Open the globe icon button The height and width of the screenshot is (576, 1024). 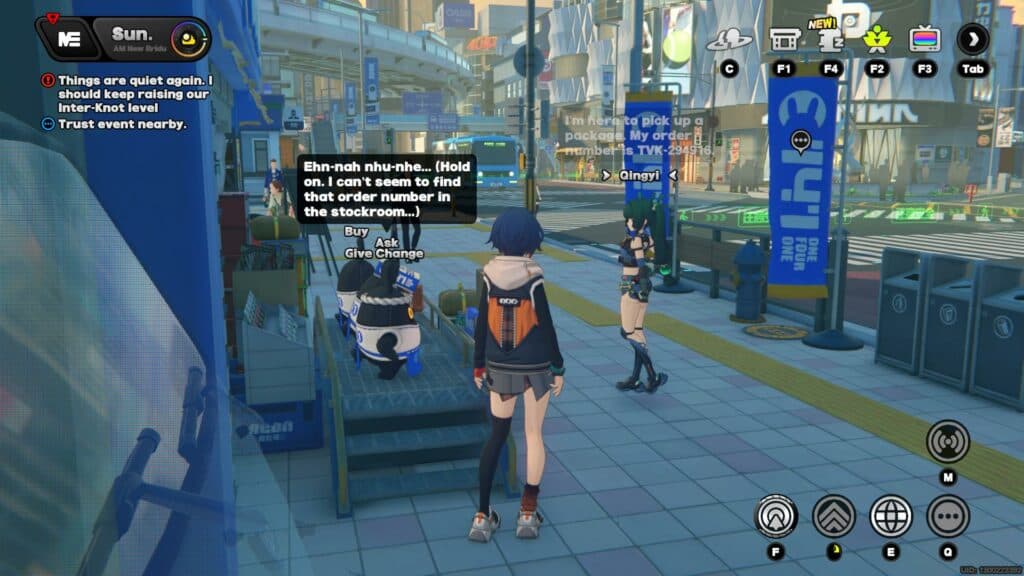pos(890,516)
